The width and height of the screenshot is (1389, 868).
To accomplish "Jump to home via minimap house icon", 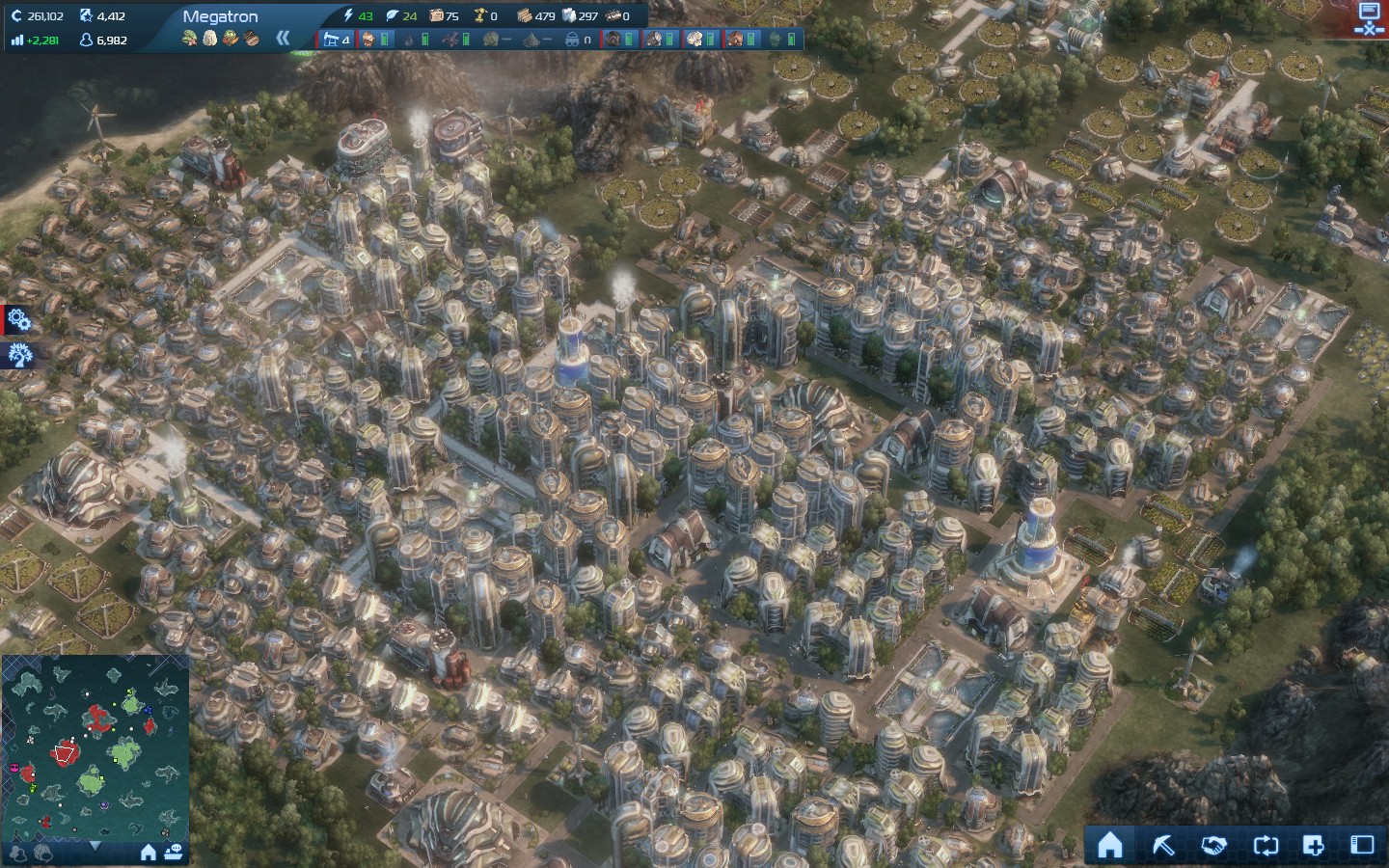I will pyautogui.click(x=149, y=853).
